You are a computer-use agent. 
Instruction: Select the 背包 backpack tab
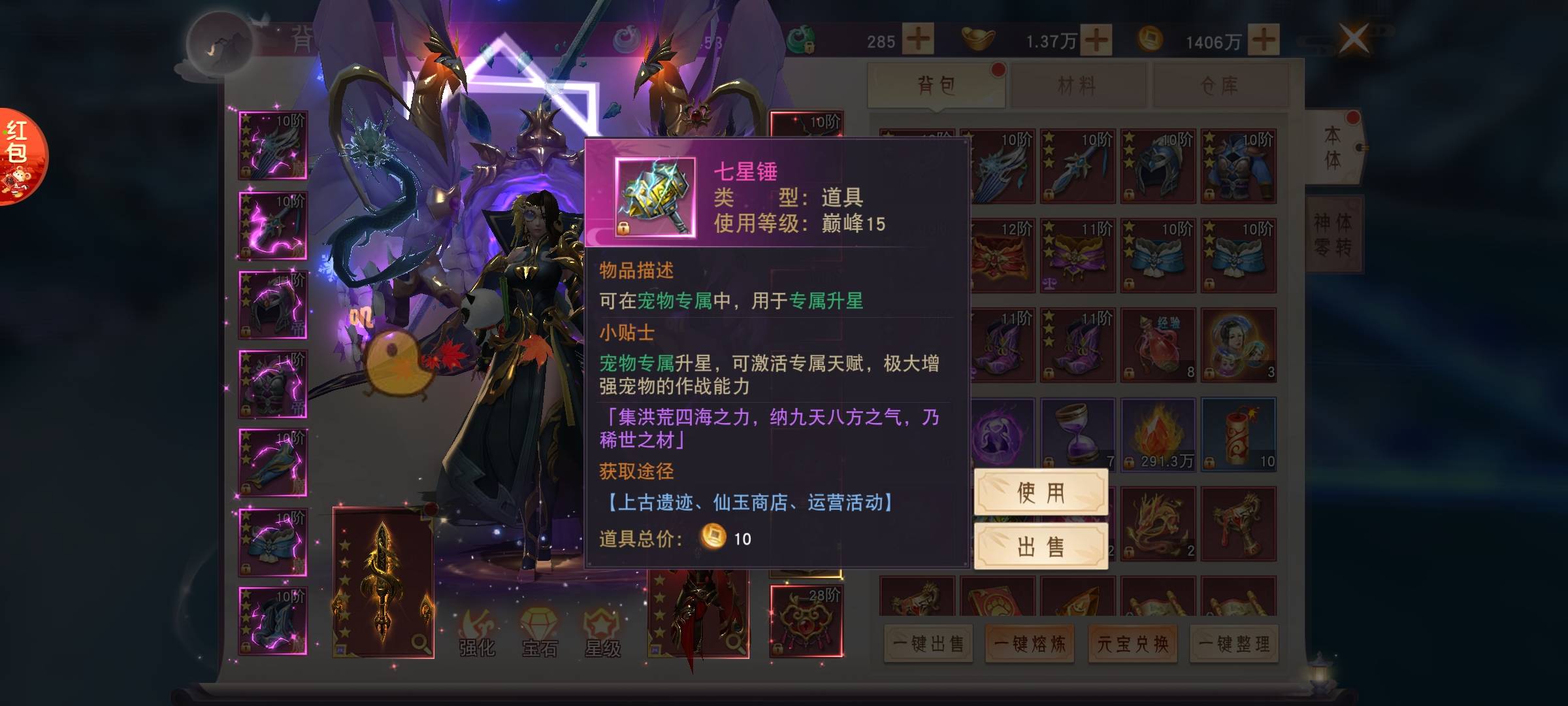(936, 85)
